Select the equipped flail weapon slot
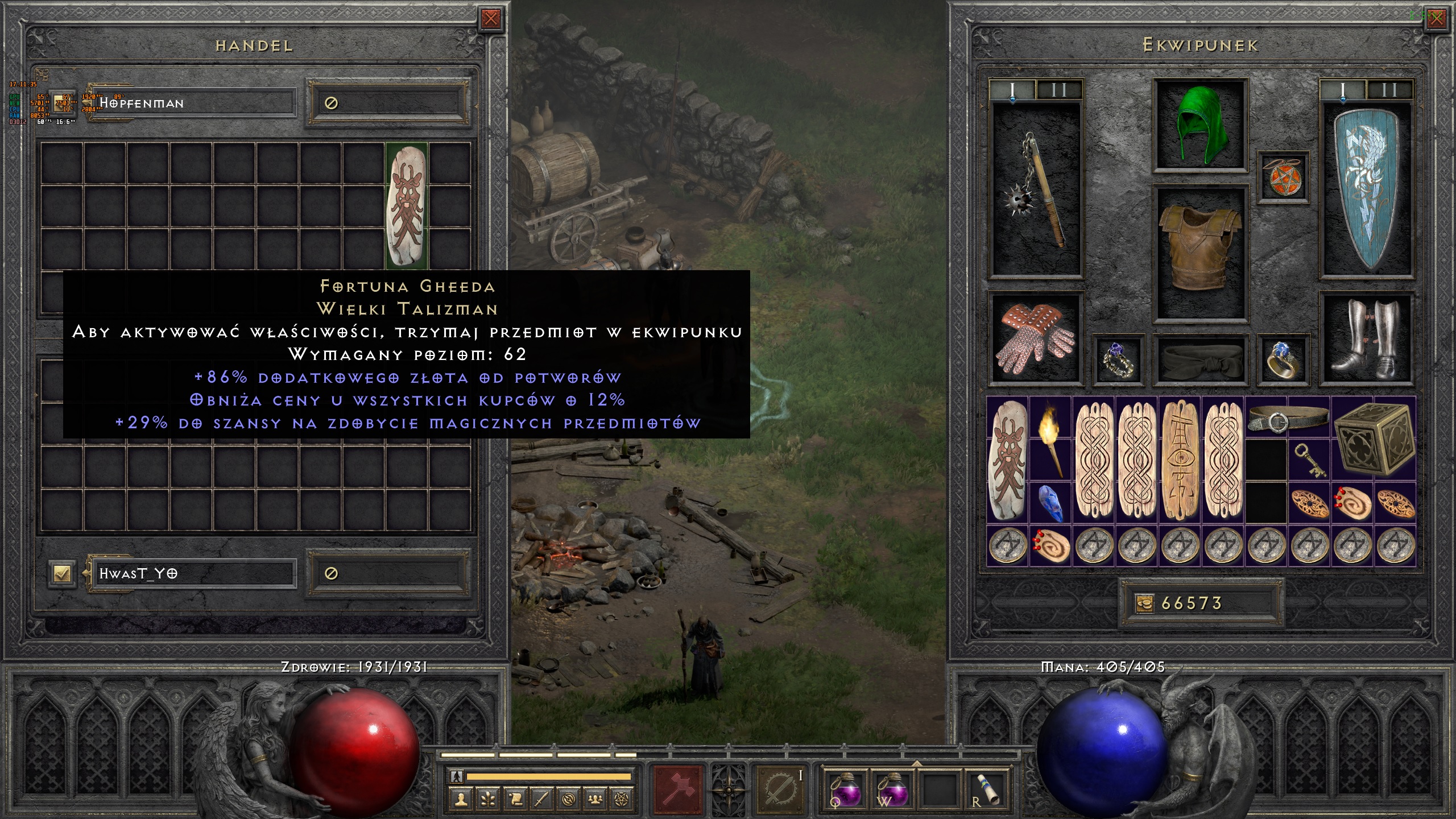Viewport: 1456px width, 819px height. pos(1036,191)
